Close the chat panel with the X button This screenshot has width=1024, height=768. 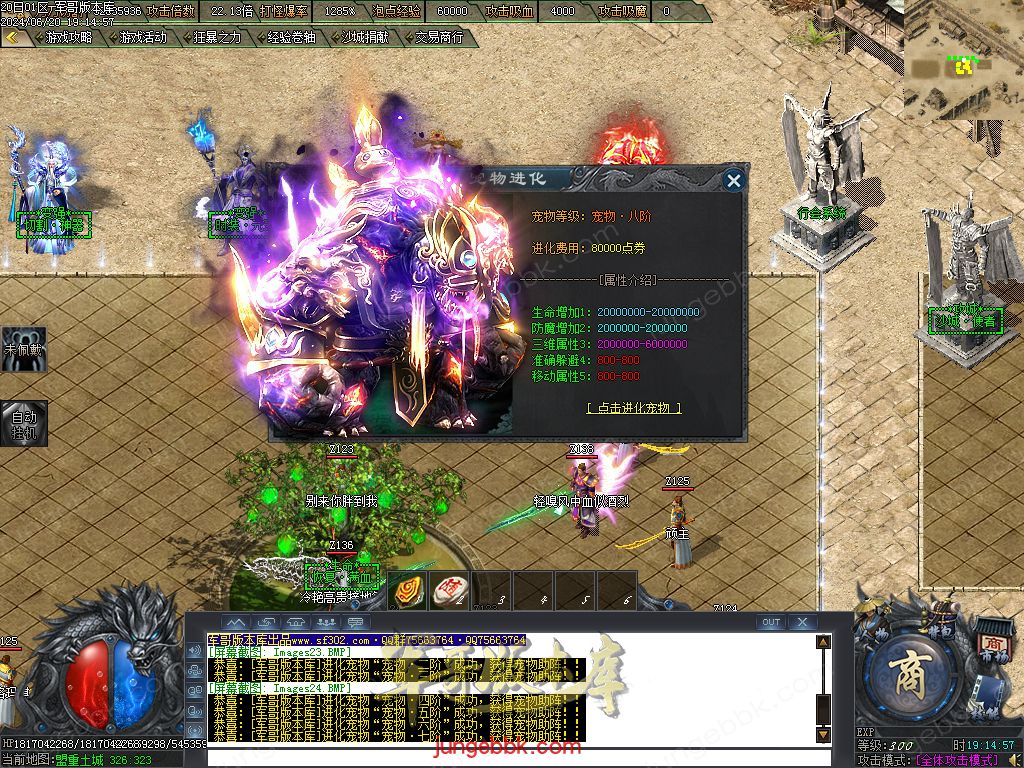point(802,622)
